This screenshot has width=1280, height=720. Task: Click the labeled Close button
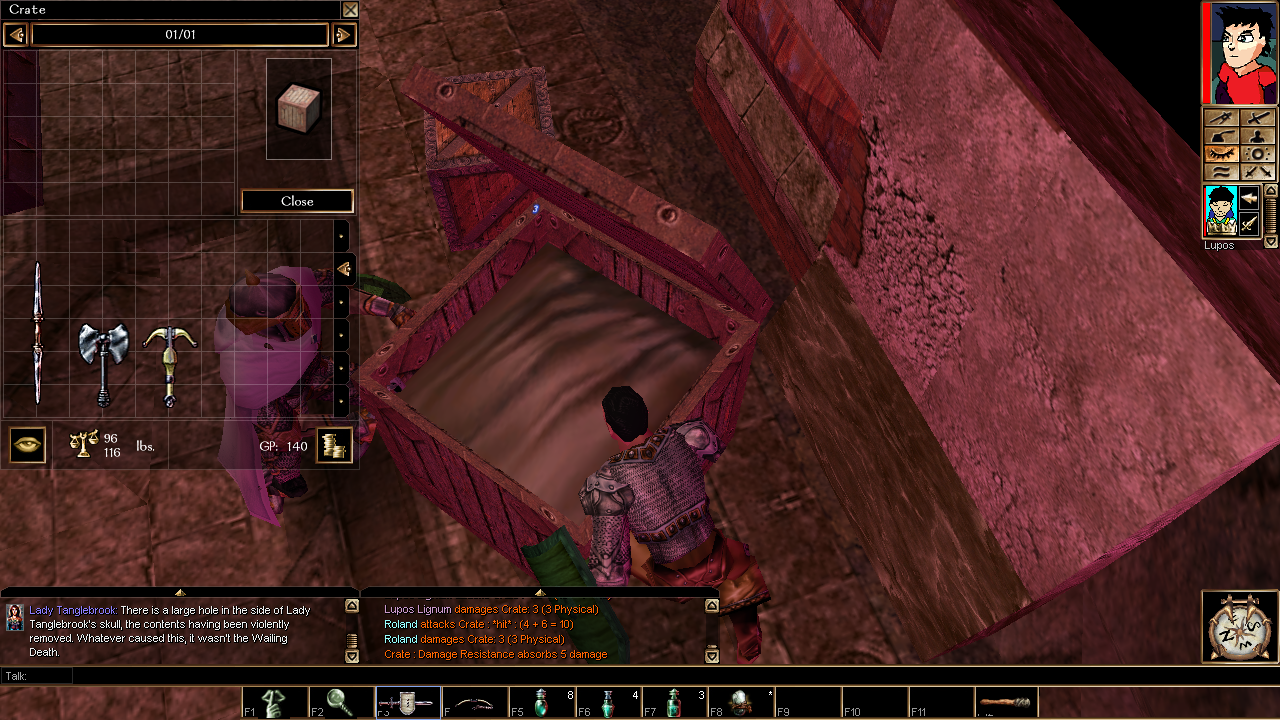pyautogui.click(x=297, y=201)
